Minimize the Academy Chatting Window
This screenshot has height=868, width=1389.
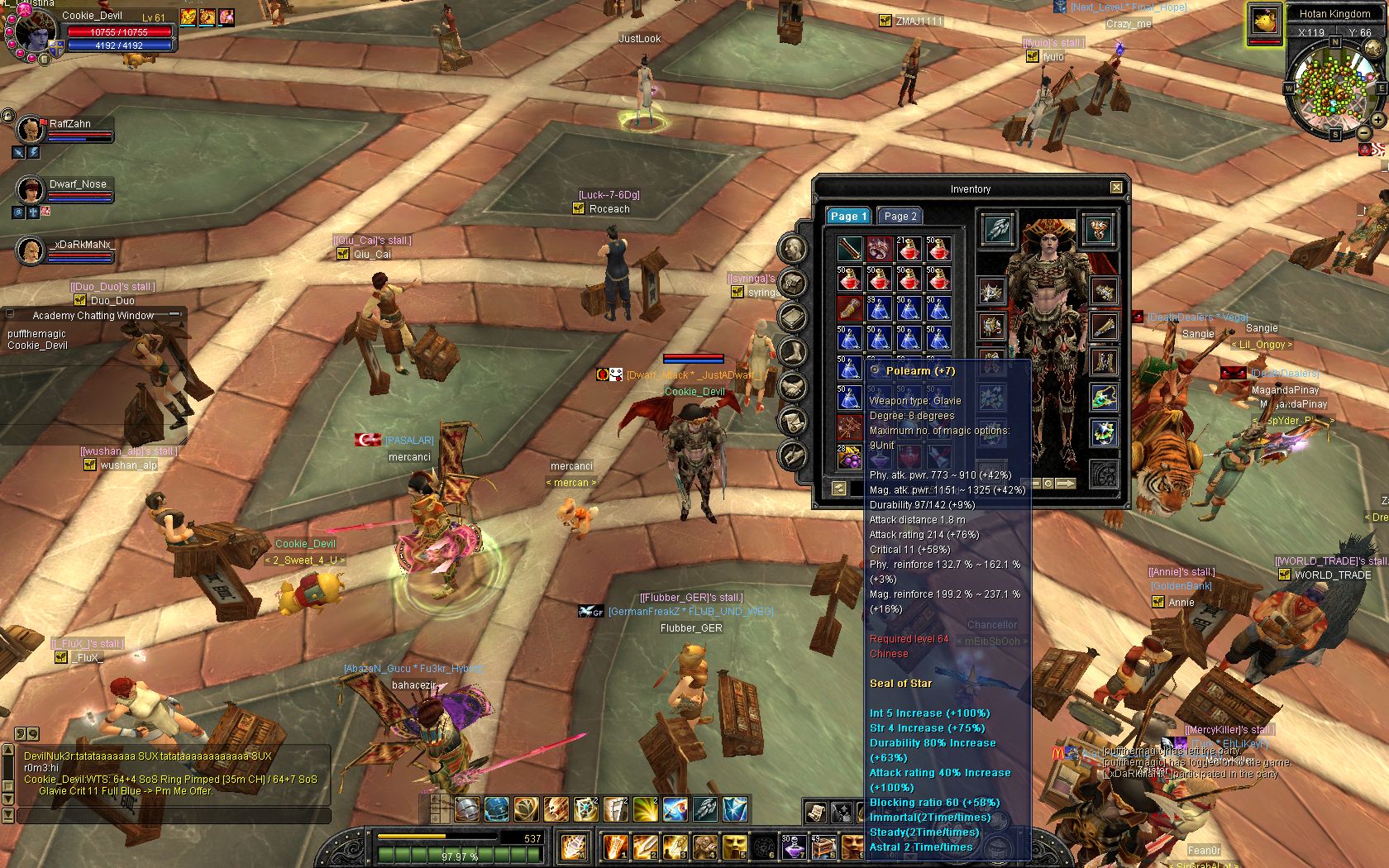(174, 315)
